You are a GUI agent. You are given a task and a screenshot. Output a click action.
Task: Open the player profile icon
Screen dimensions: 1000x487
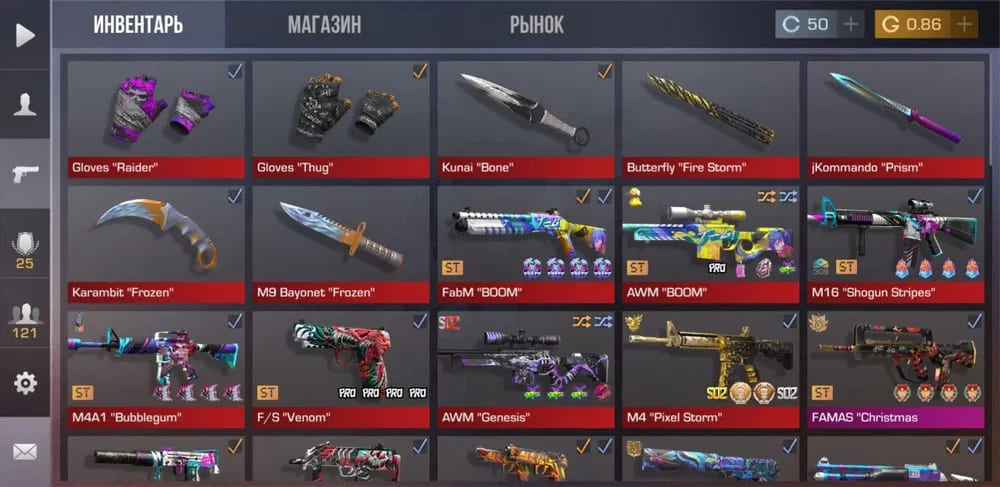[x=25, y=104]
